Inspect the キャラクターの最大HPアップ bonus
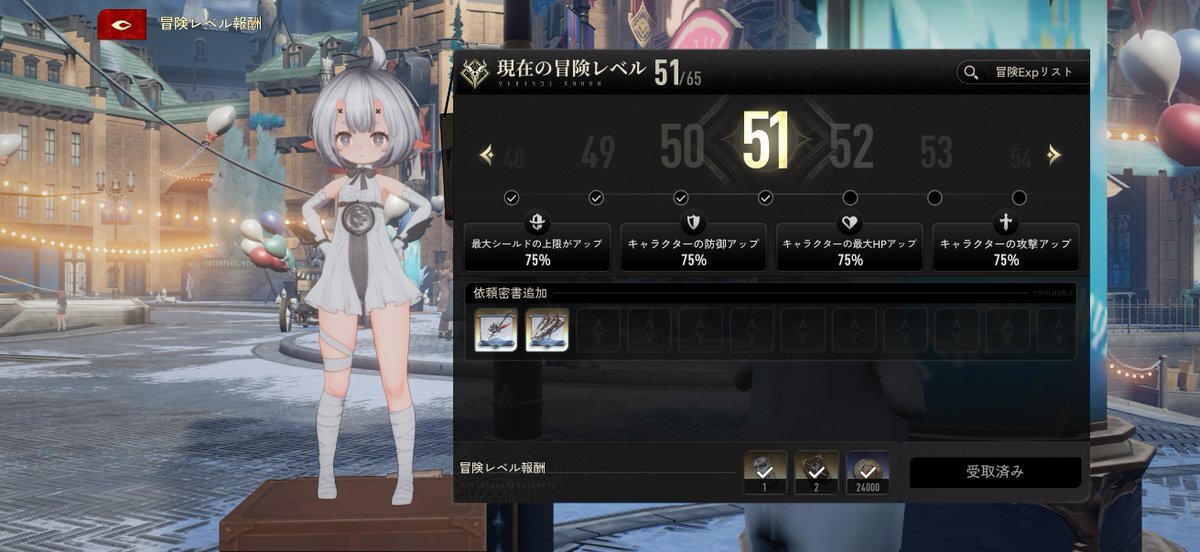The width and height of the screenshot is (1200, 552). point(850,246)
